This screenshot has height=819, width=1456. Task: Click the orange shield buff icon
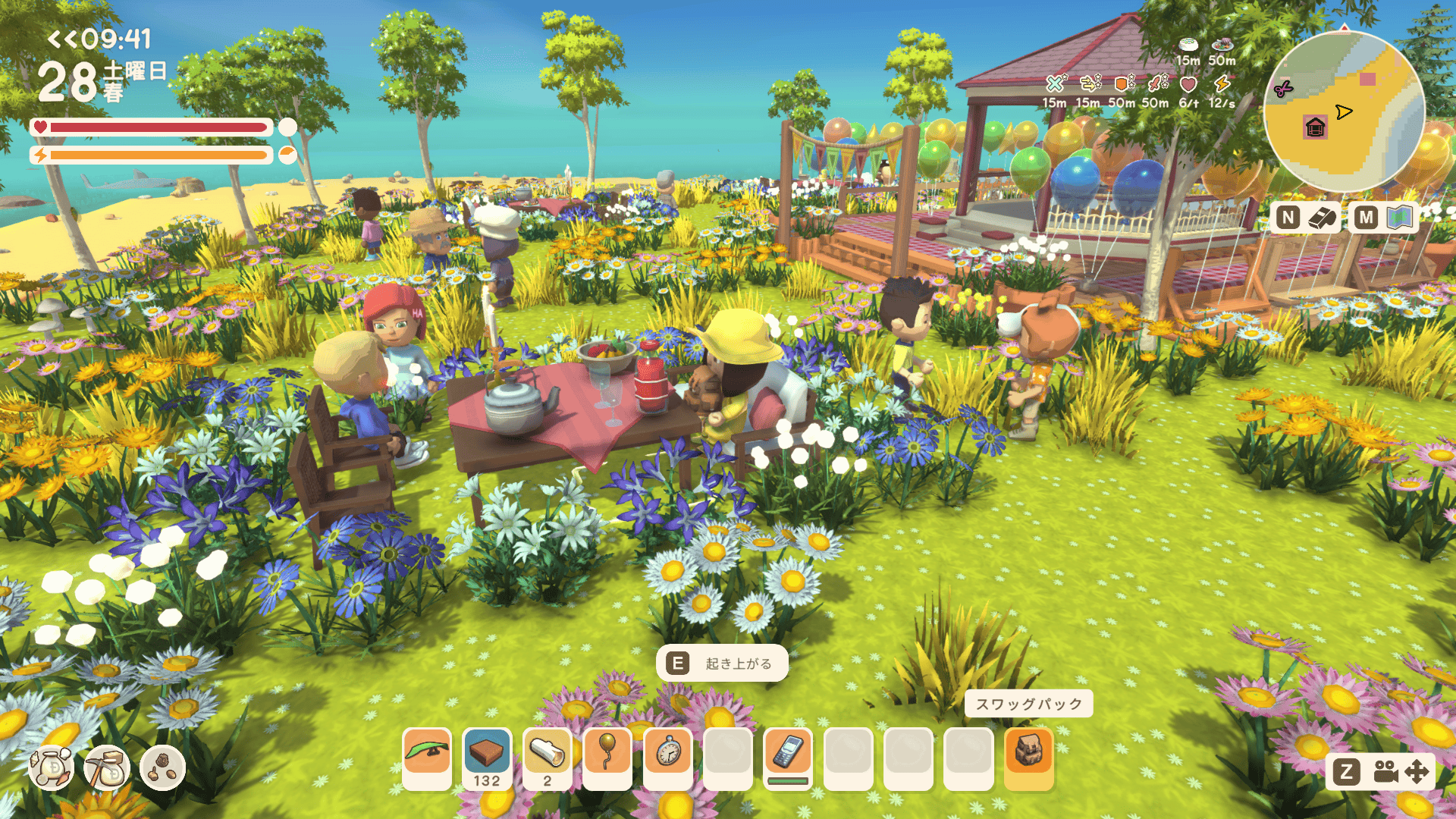(1122, 83)
